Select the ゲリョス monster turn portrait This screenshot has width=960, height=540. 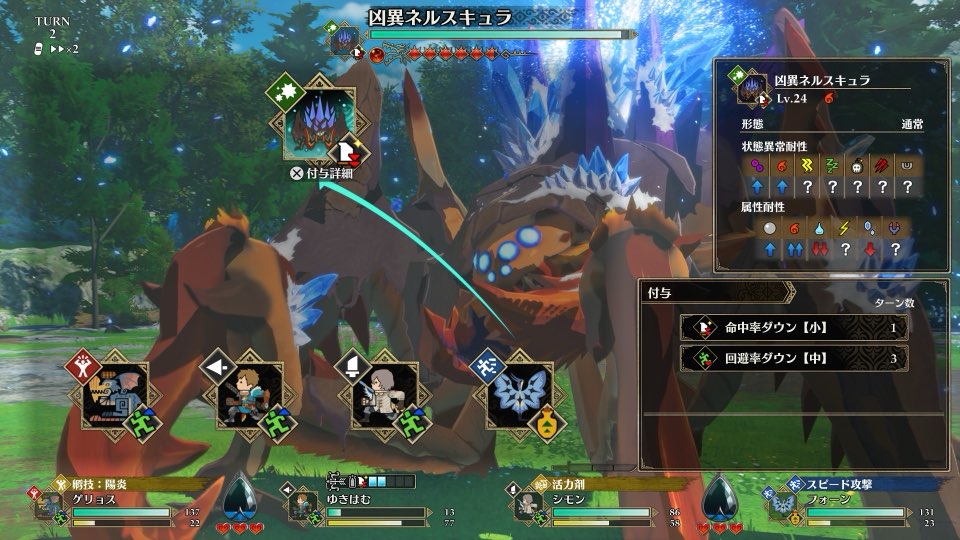pos(115,396)
